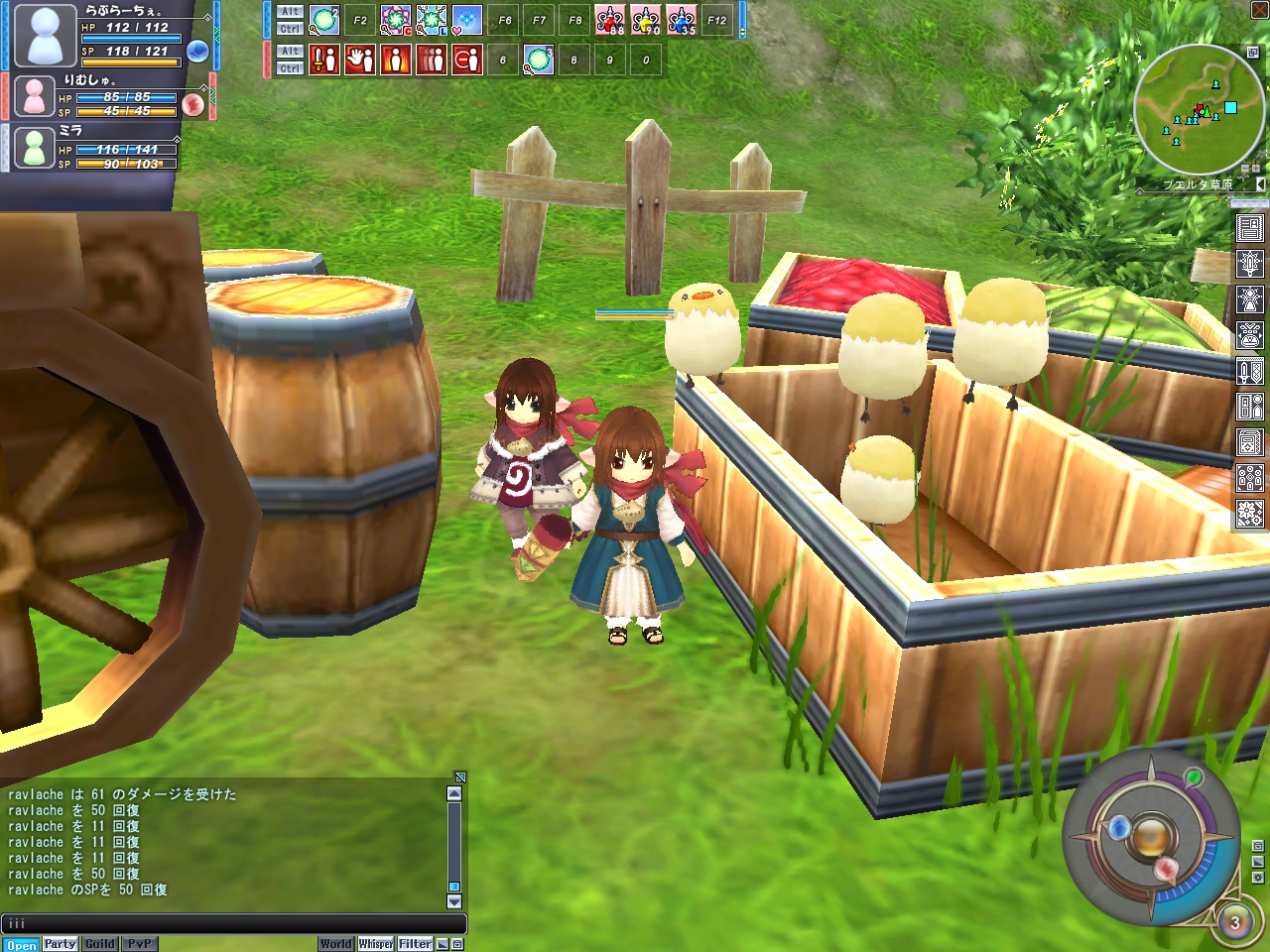This screenshot has height=952, width=1270.
Task: Use the yellow potion hotbar slot
Action: click(x=646, y=20)
